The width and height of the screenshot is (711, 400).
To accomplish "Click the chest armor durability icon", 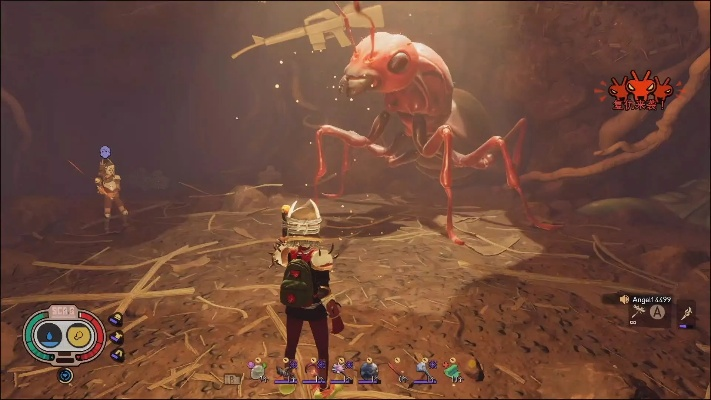I will tap(116, 338).
